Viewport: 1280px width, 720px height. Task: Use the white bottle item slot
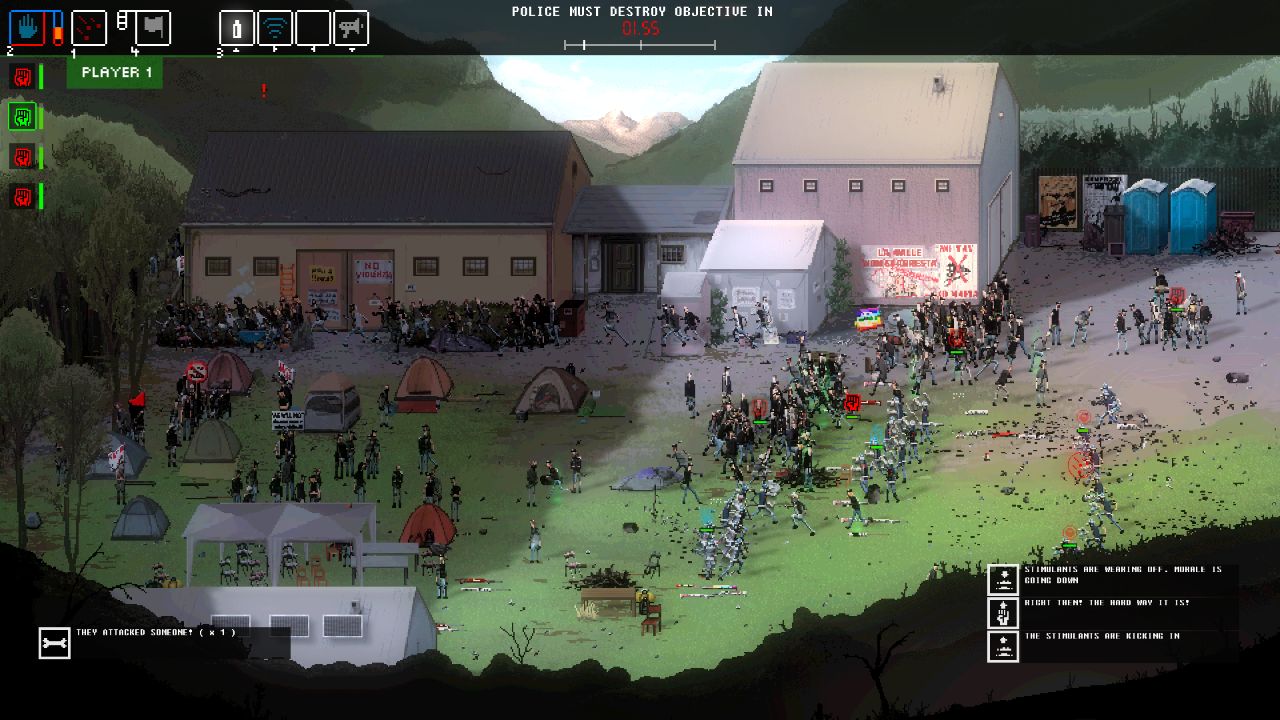click(237, 28)
